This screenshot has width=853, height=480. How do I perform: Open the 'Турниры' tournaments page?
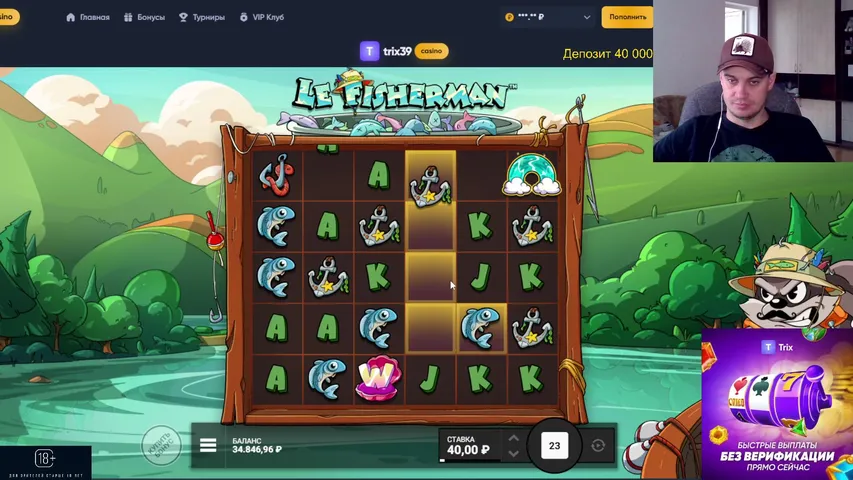coord(201,17)
